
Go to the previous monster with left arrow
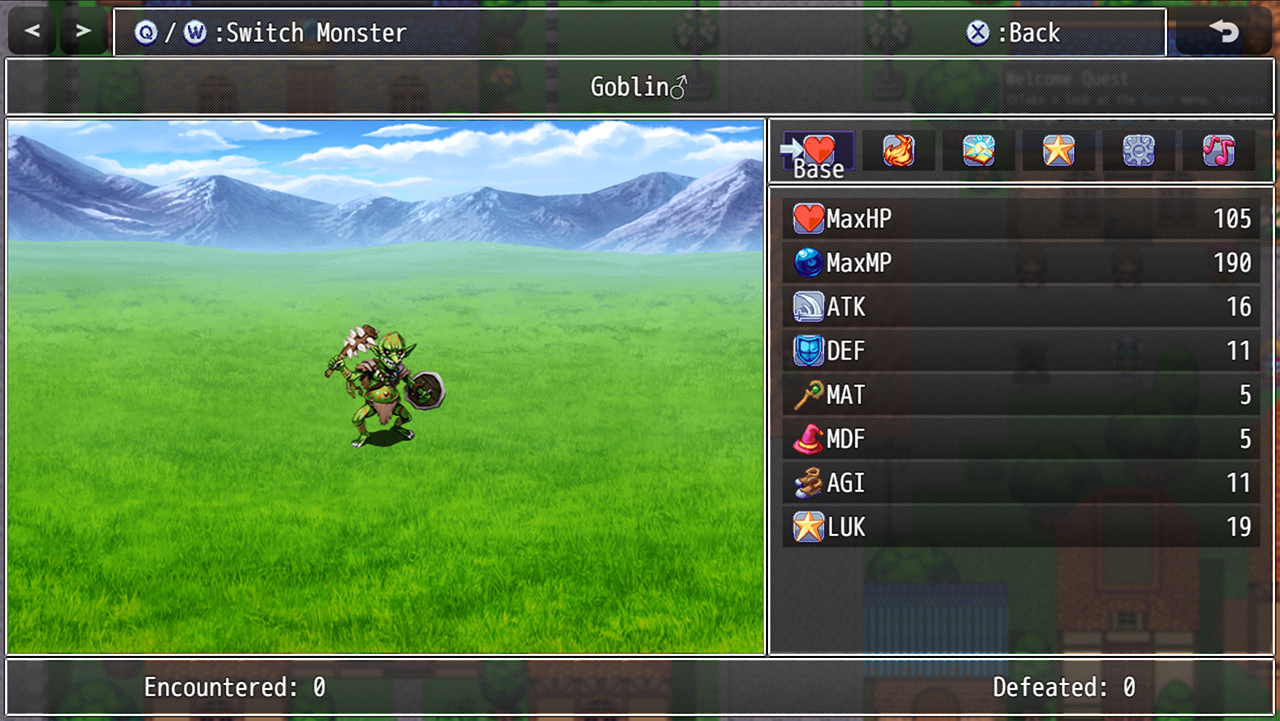(x=33, y=32)
